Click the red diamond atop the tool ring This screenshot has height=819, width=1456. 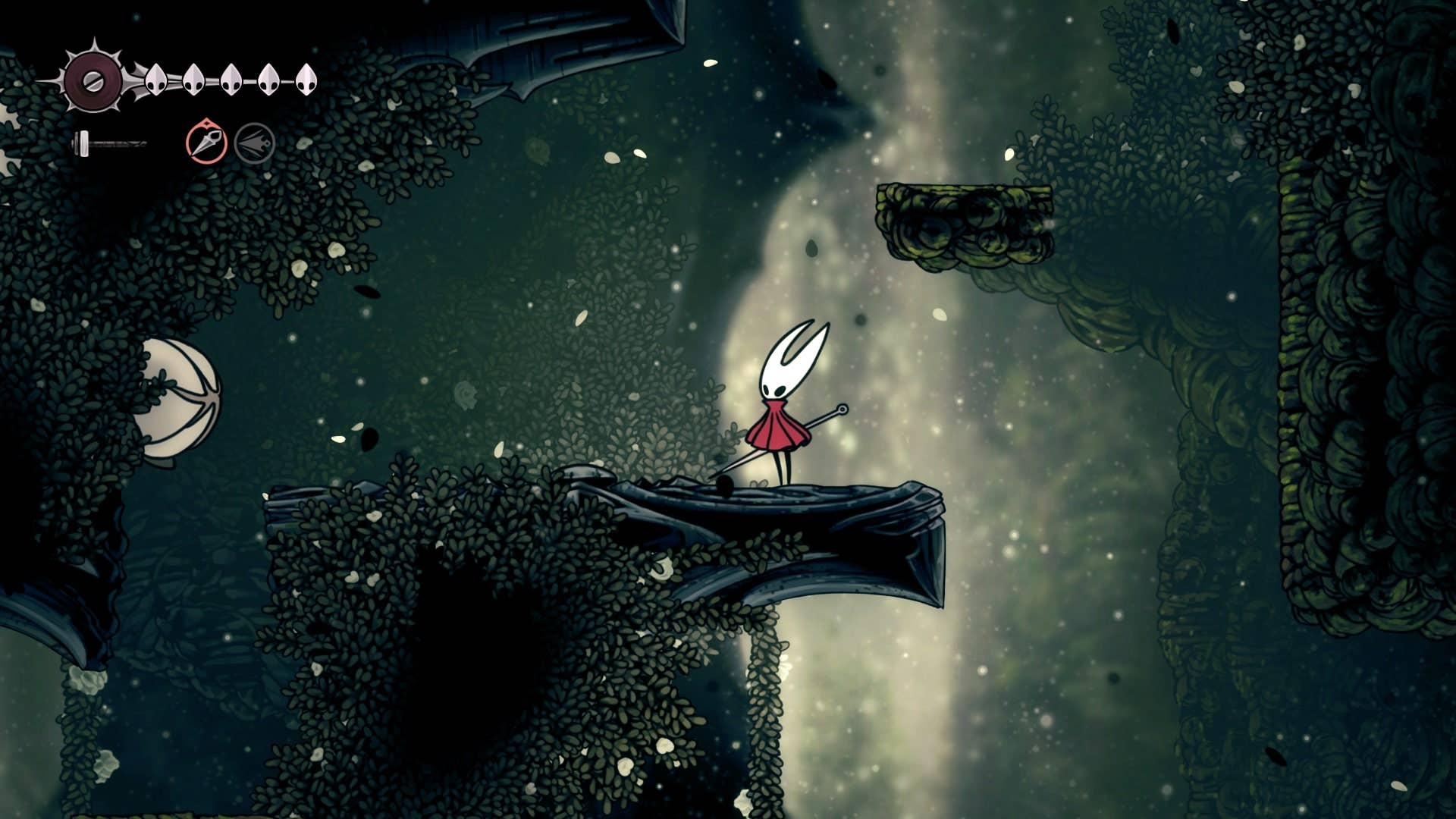(x=207, y=124)
